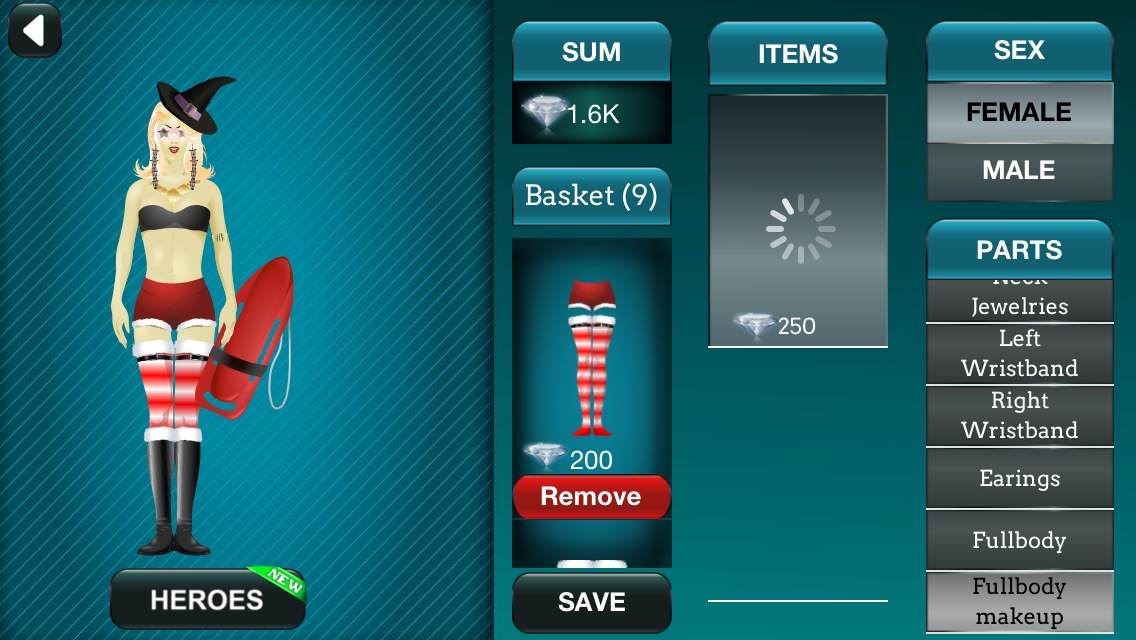This screenshot has width=1136, height=640.
Task: Open the Heroes menu
Action: (x=207, y=599)
